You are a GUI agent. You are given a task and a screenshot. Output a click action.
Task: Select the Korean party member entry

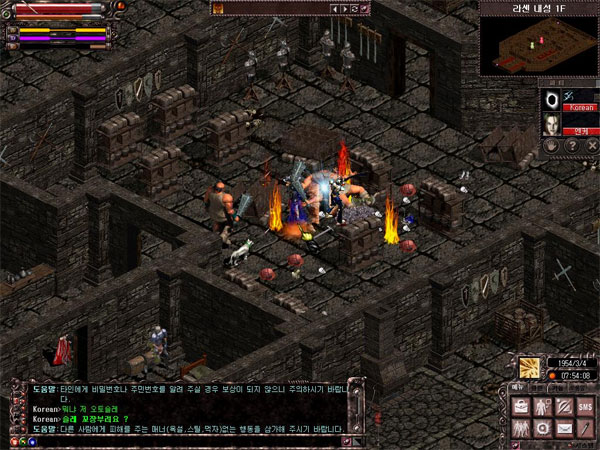[581, 106]
